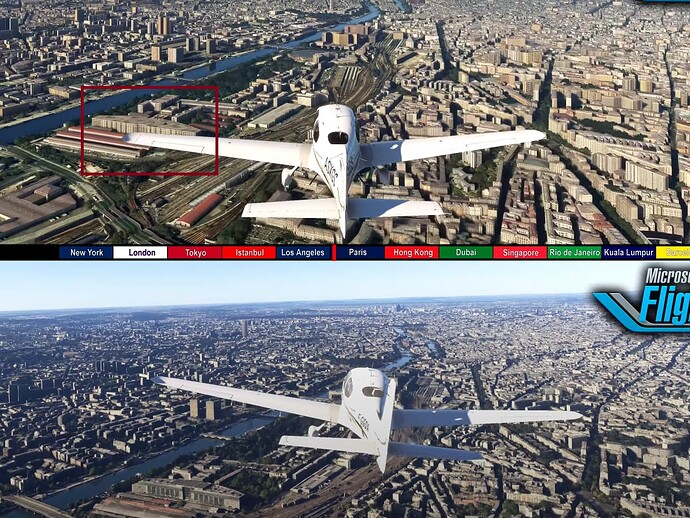This screenshot has width=690, height=518.
Task: Open the Istanbul tab
Action: tap(249, 253)
